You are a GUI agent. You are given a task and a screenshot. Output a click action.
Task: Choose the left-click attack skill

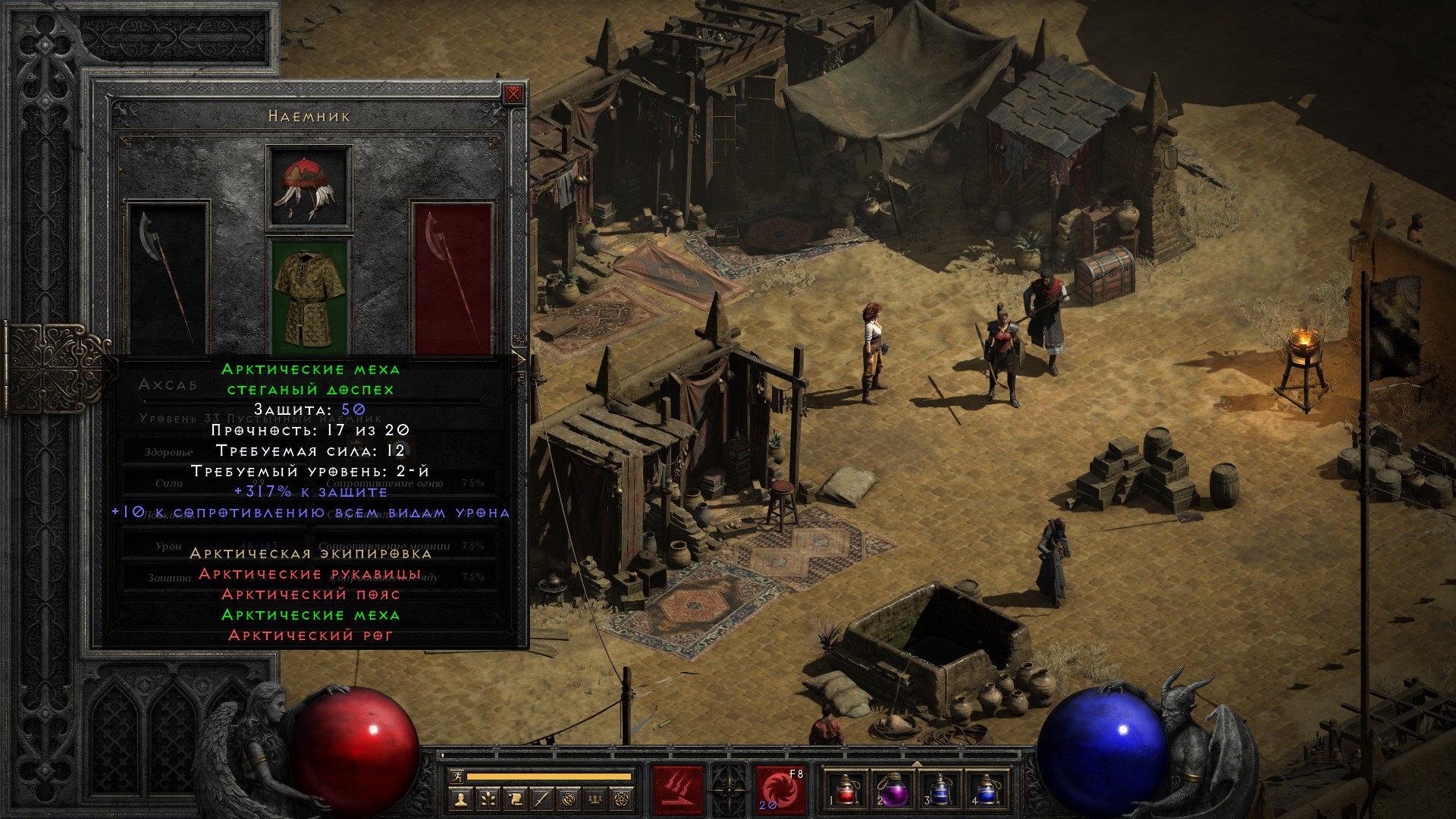click(x=679, y=791)
